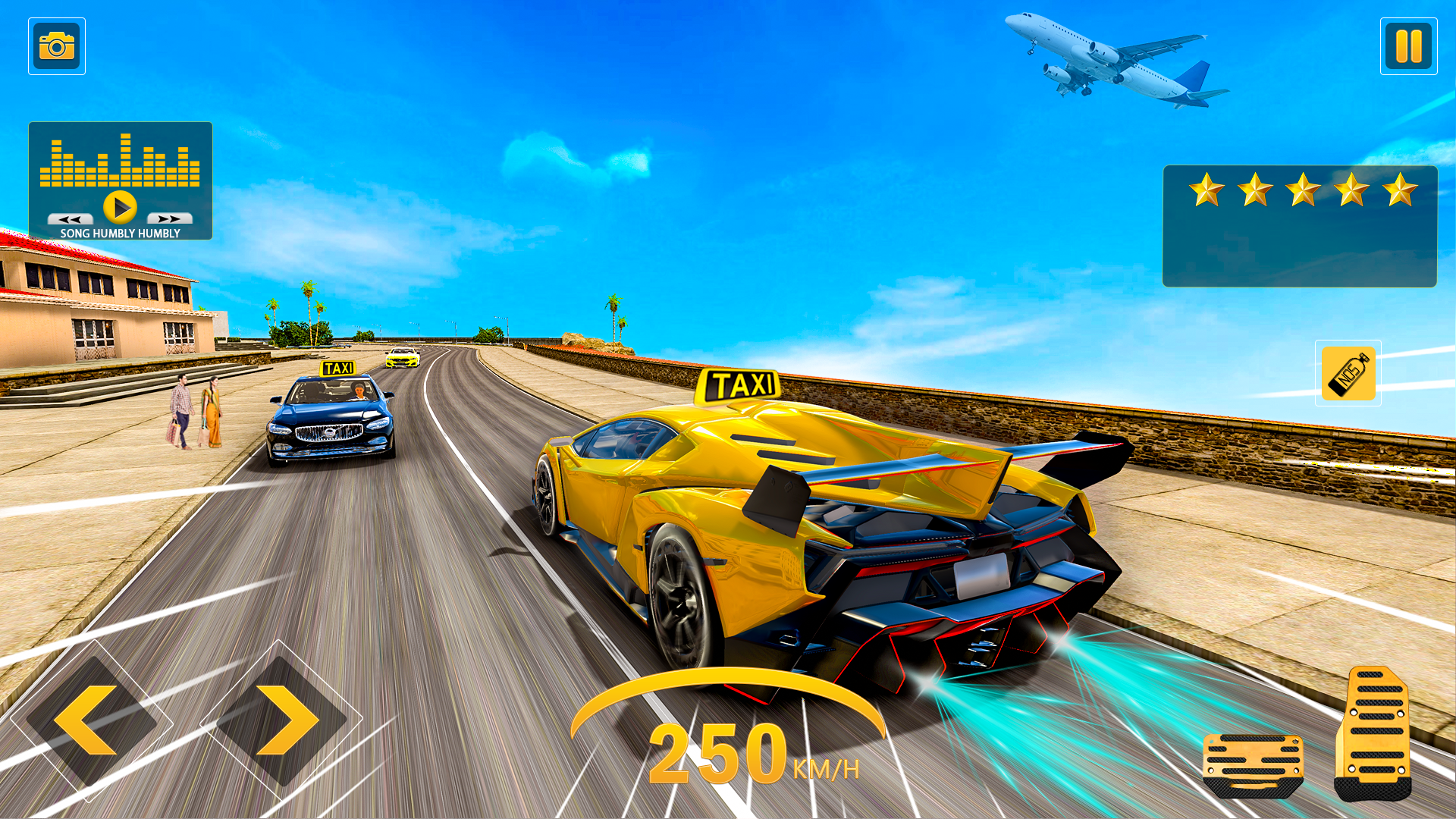Take a screenshot with the camera icon
This screenshot has width=1456, height=819.
[x=57, y=45]
